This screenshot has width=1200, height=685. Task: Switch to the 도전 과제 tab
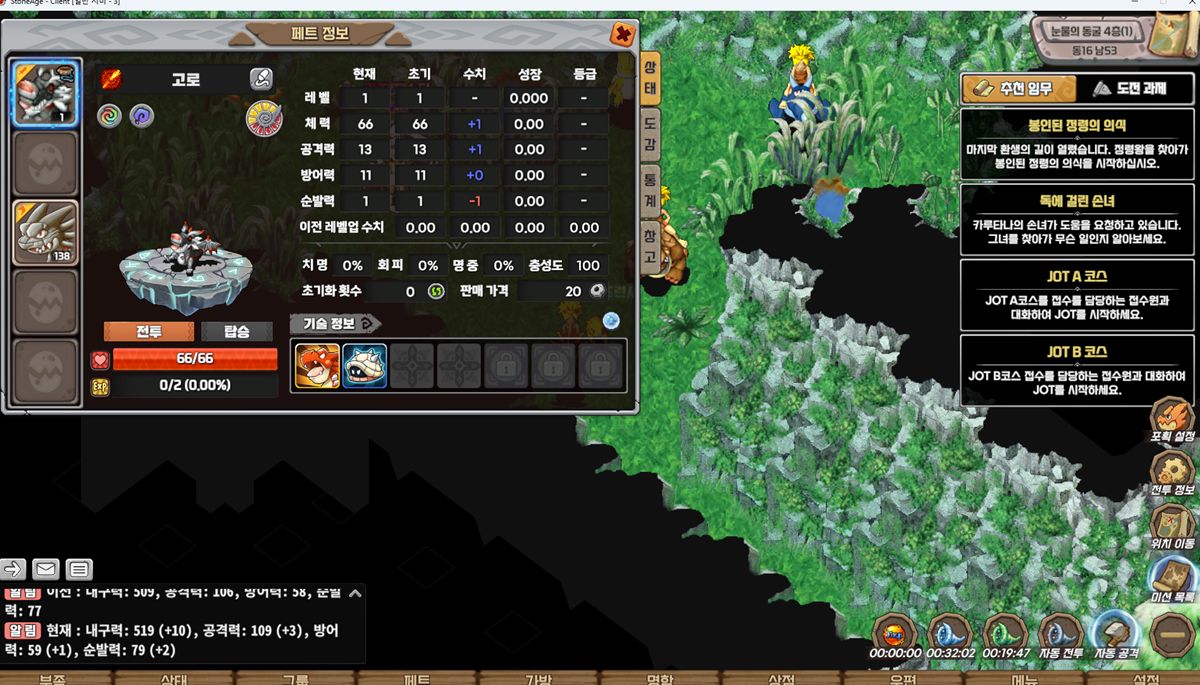click(1130, 89)
